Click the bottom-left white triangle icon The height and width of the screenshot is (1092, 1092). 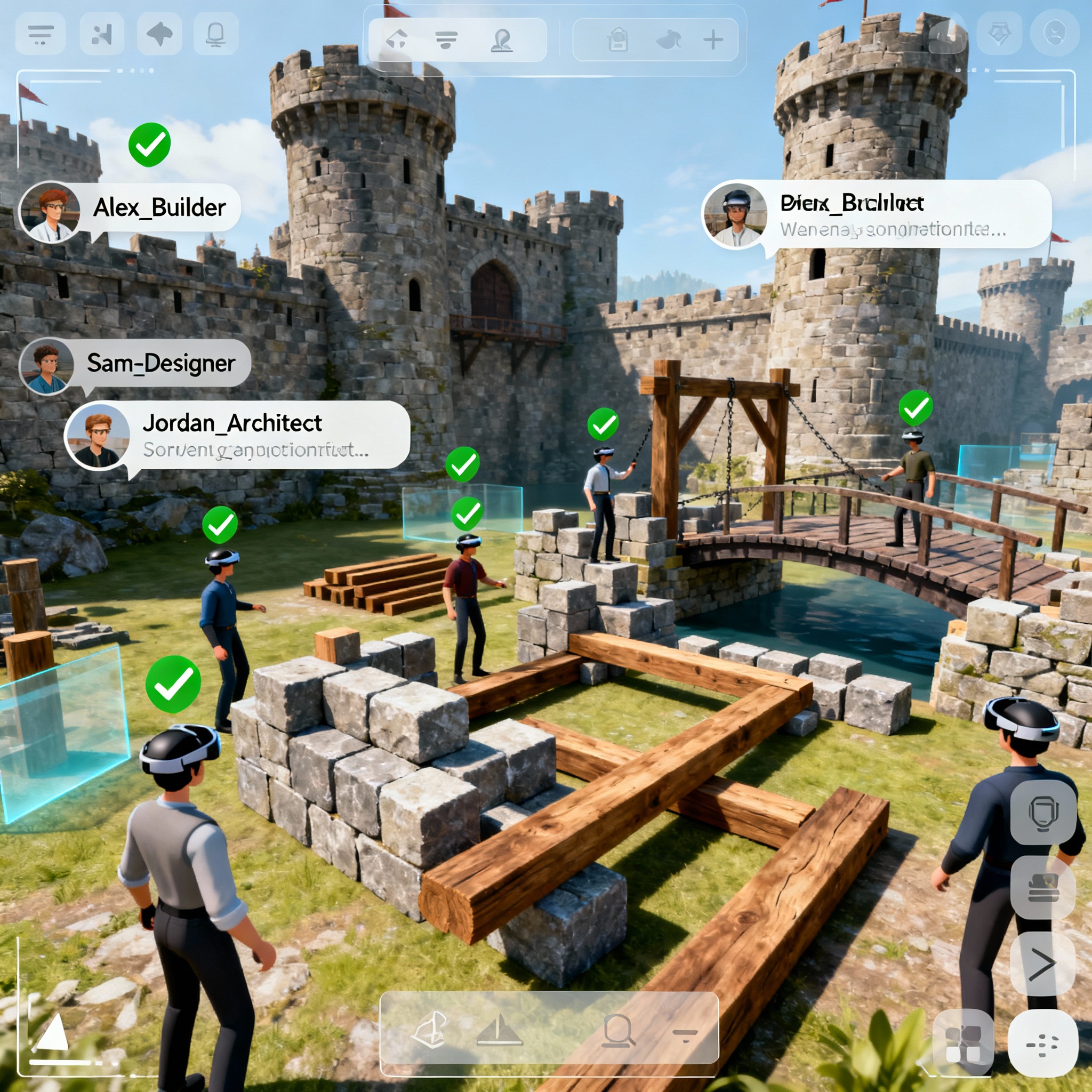pyautogui.click(x=53, y=1032)
